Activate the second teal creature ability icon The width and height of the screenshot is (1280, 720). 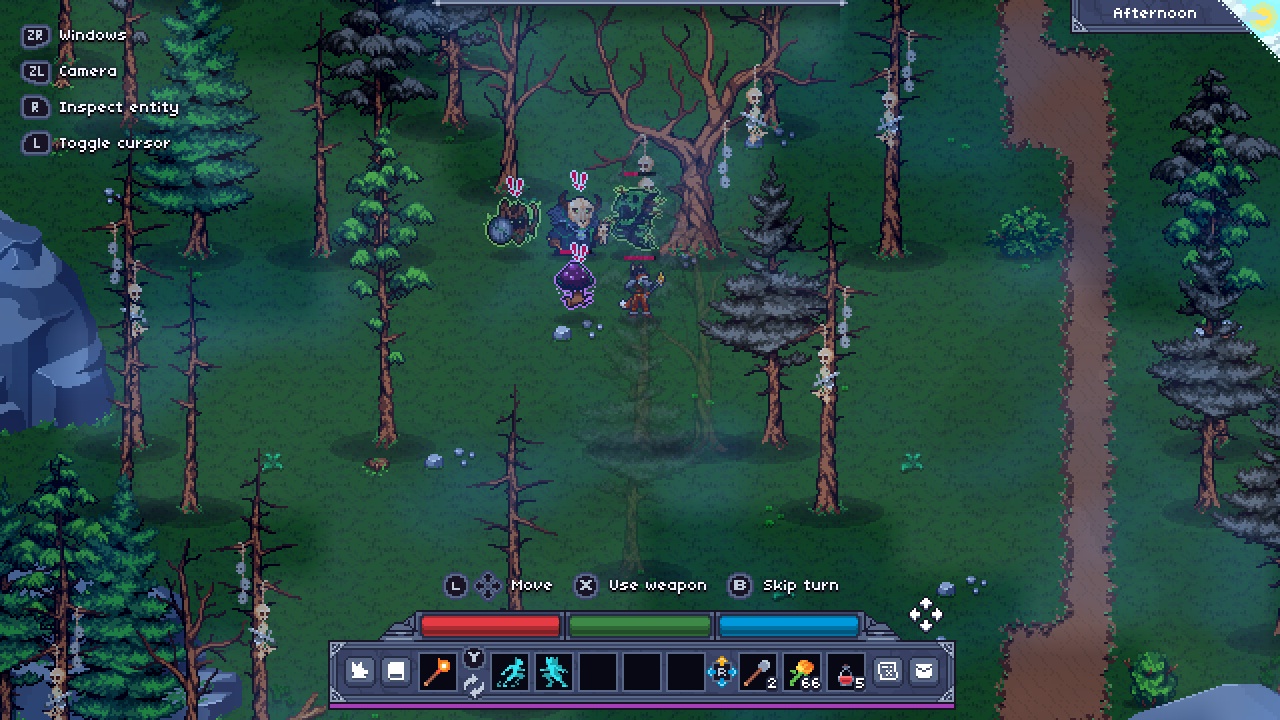click(552, 671)
